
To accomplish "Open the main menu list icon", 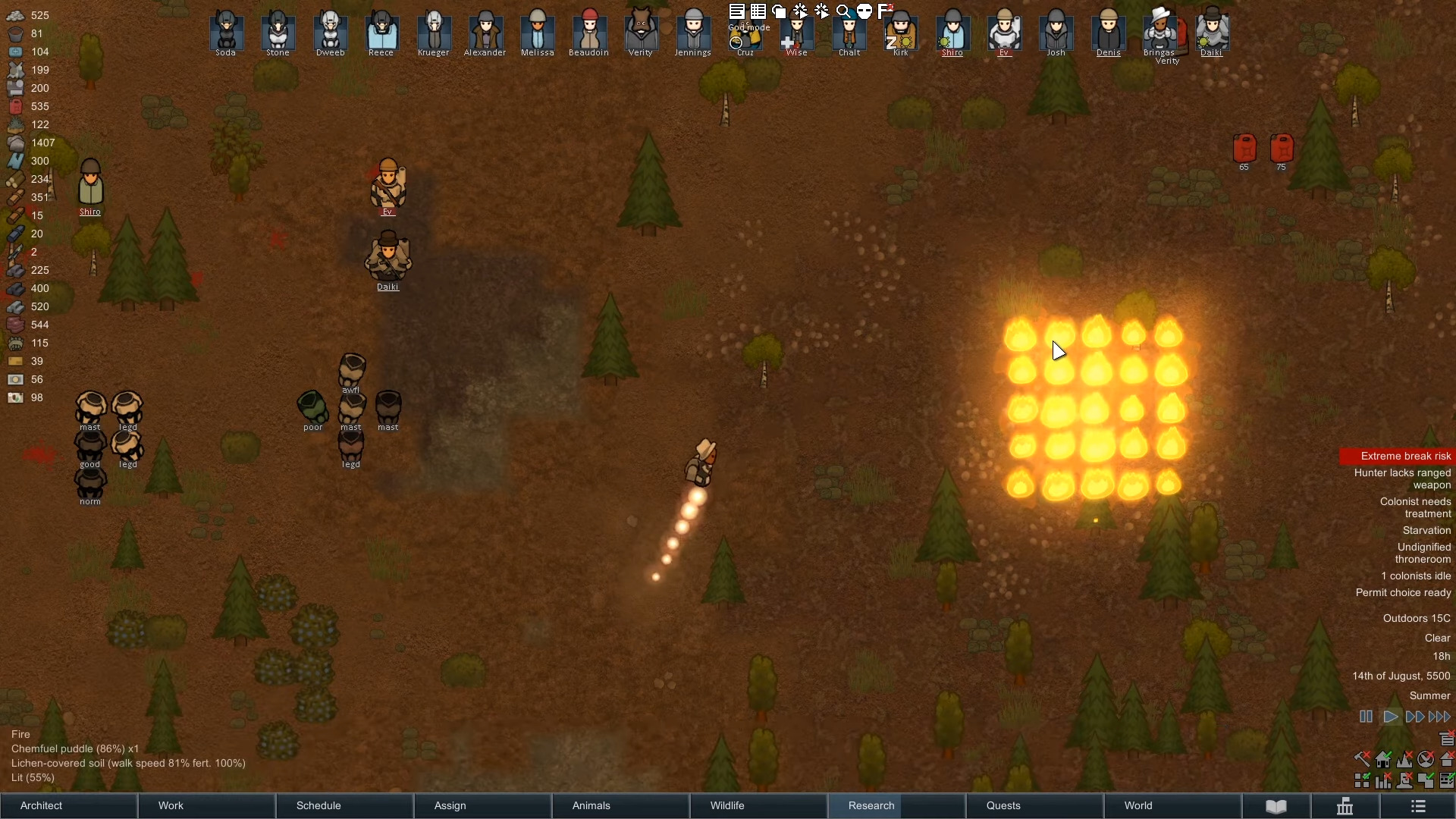I will (1418, 806).
